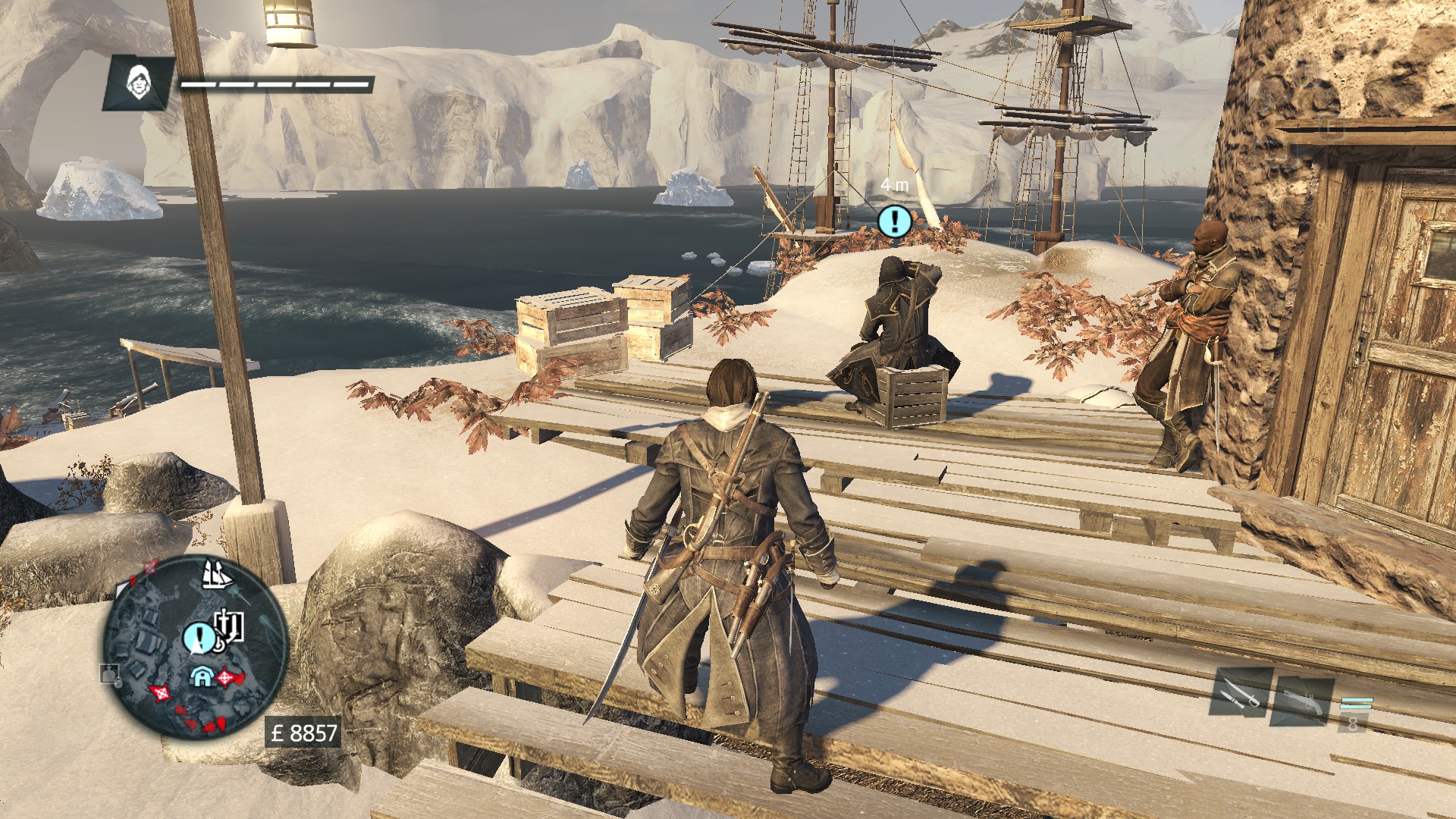
Task: Open the circular minimap
Action: (196, 648)
